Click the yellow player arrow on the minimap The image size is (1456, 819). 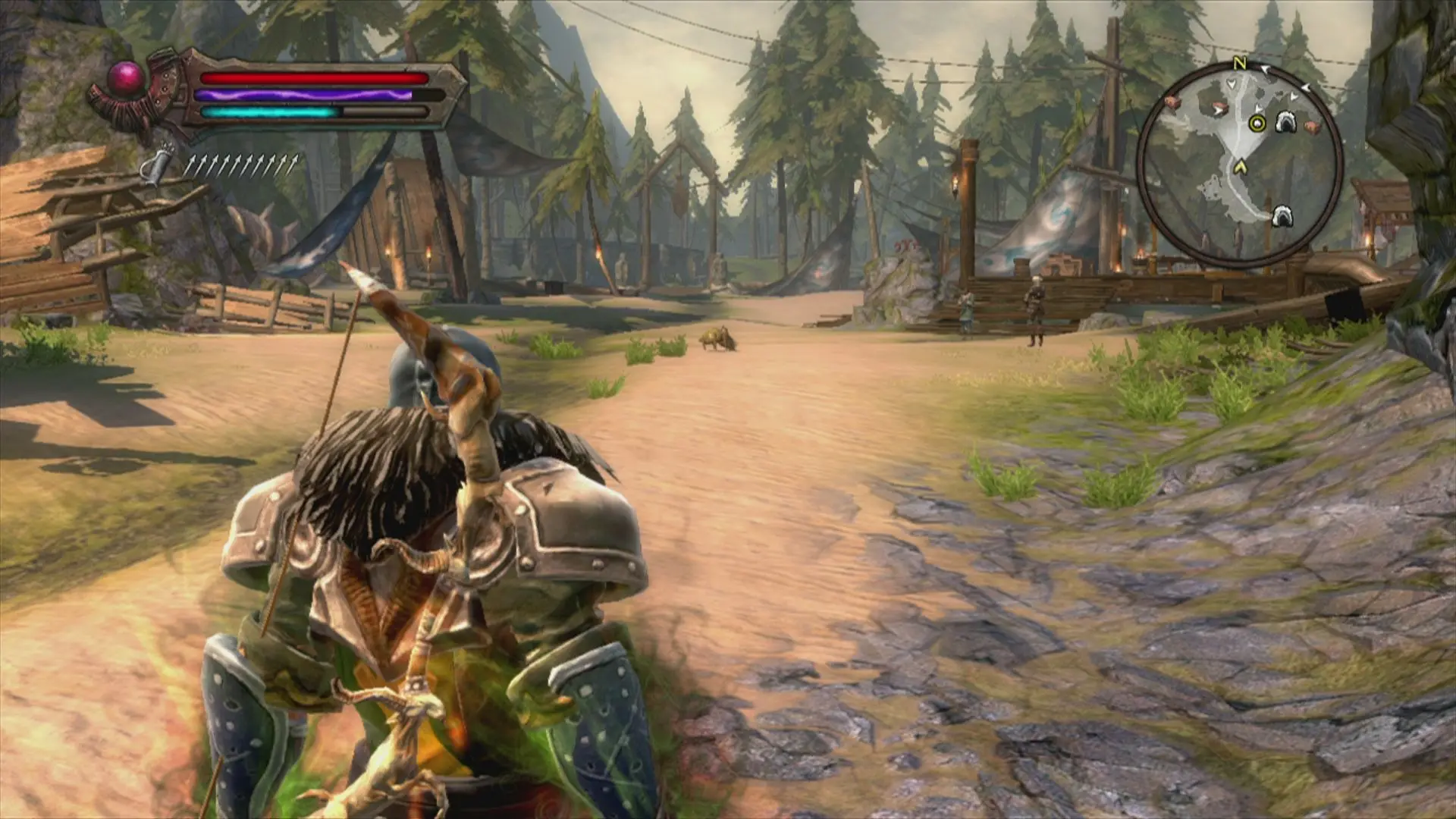pyautogui.click(x=1241, y=166)
